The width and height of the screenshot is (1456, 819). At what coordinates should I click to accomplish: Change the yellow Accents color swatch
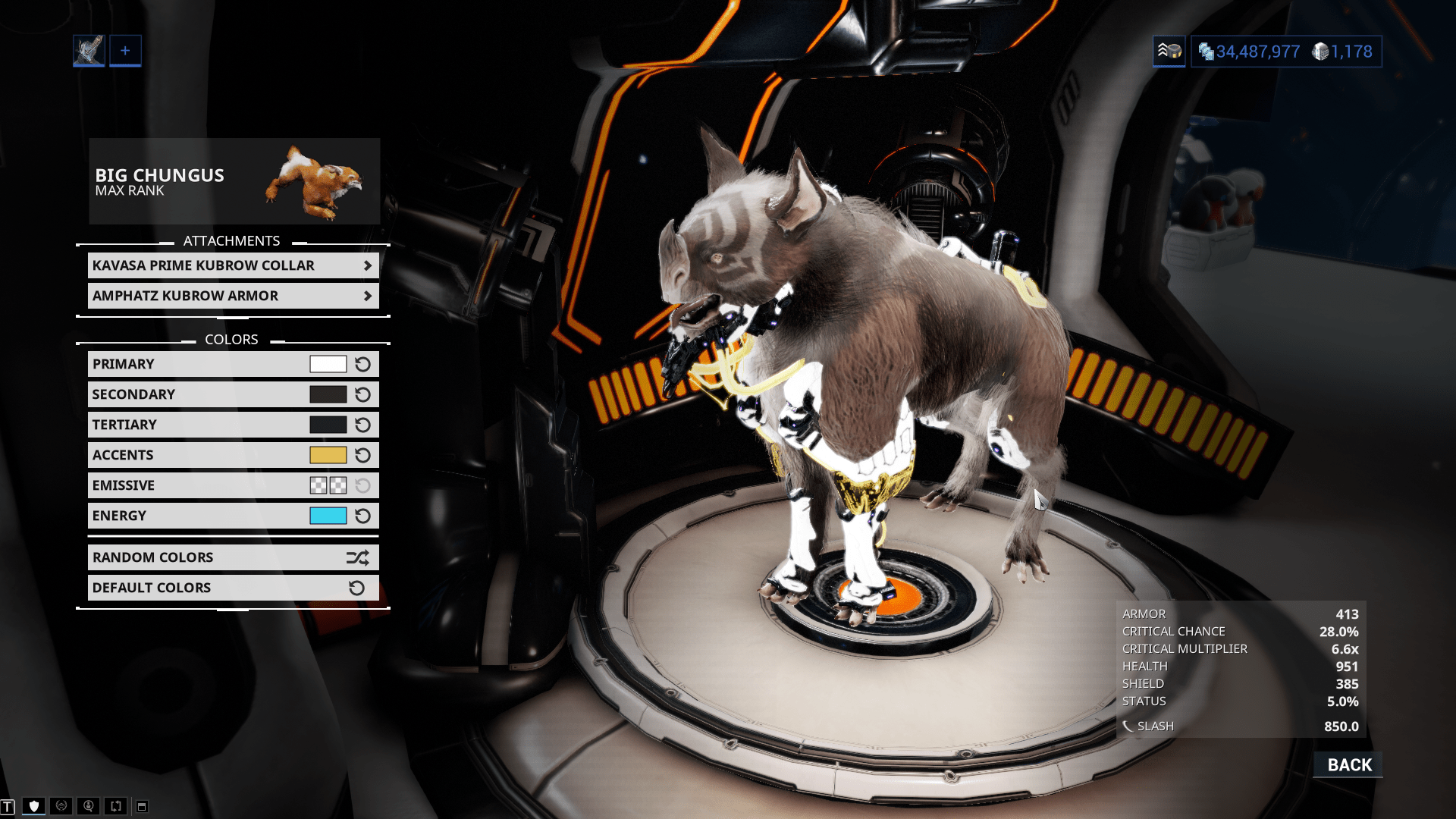[x=328, y=455]
